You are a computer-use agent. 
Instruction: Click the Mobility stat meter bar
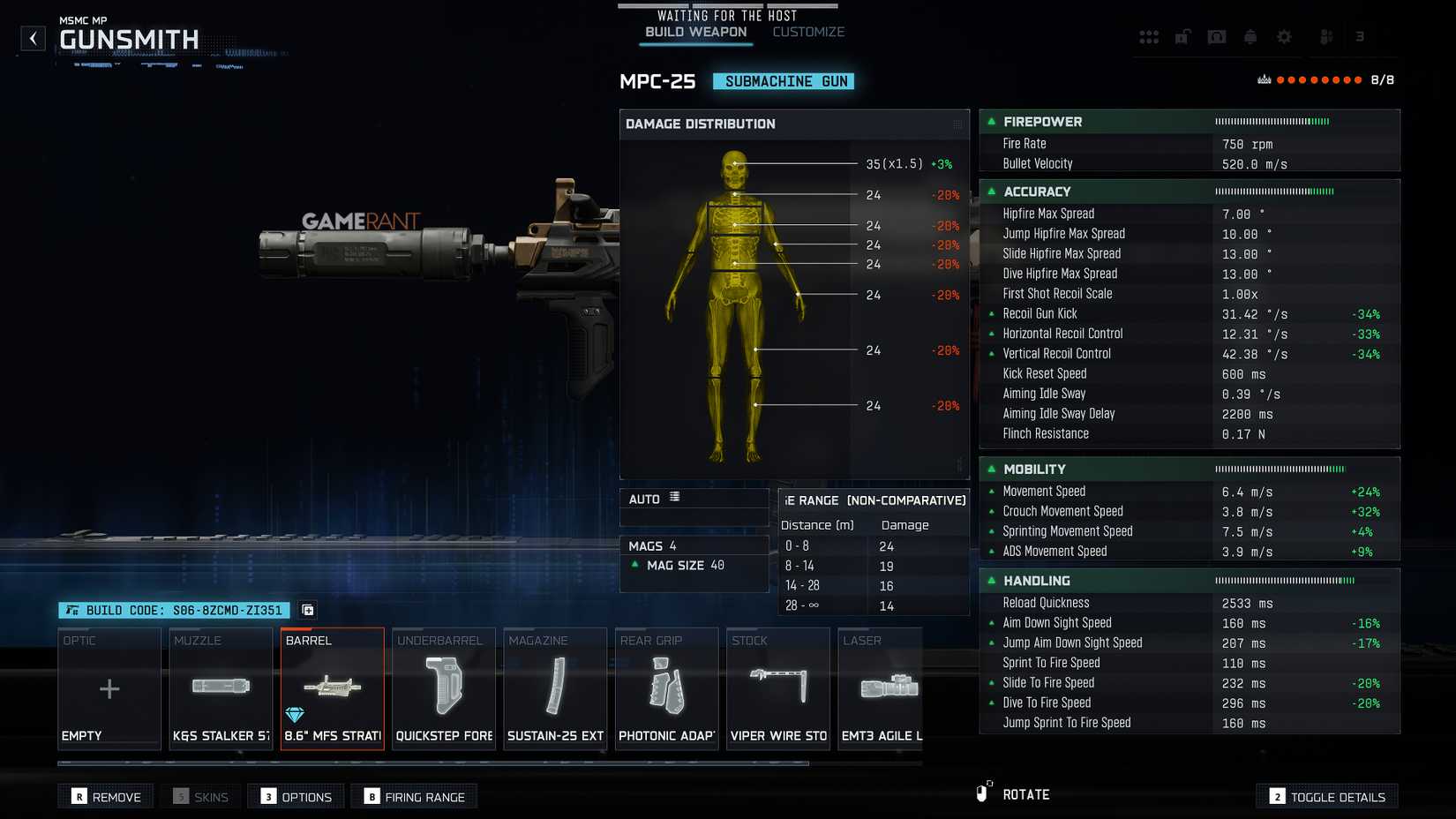point(1281,469)
